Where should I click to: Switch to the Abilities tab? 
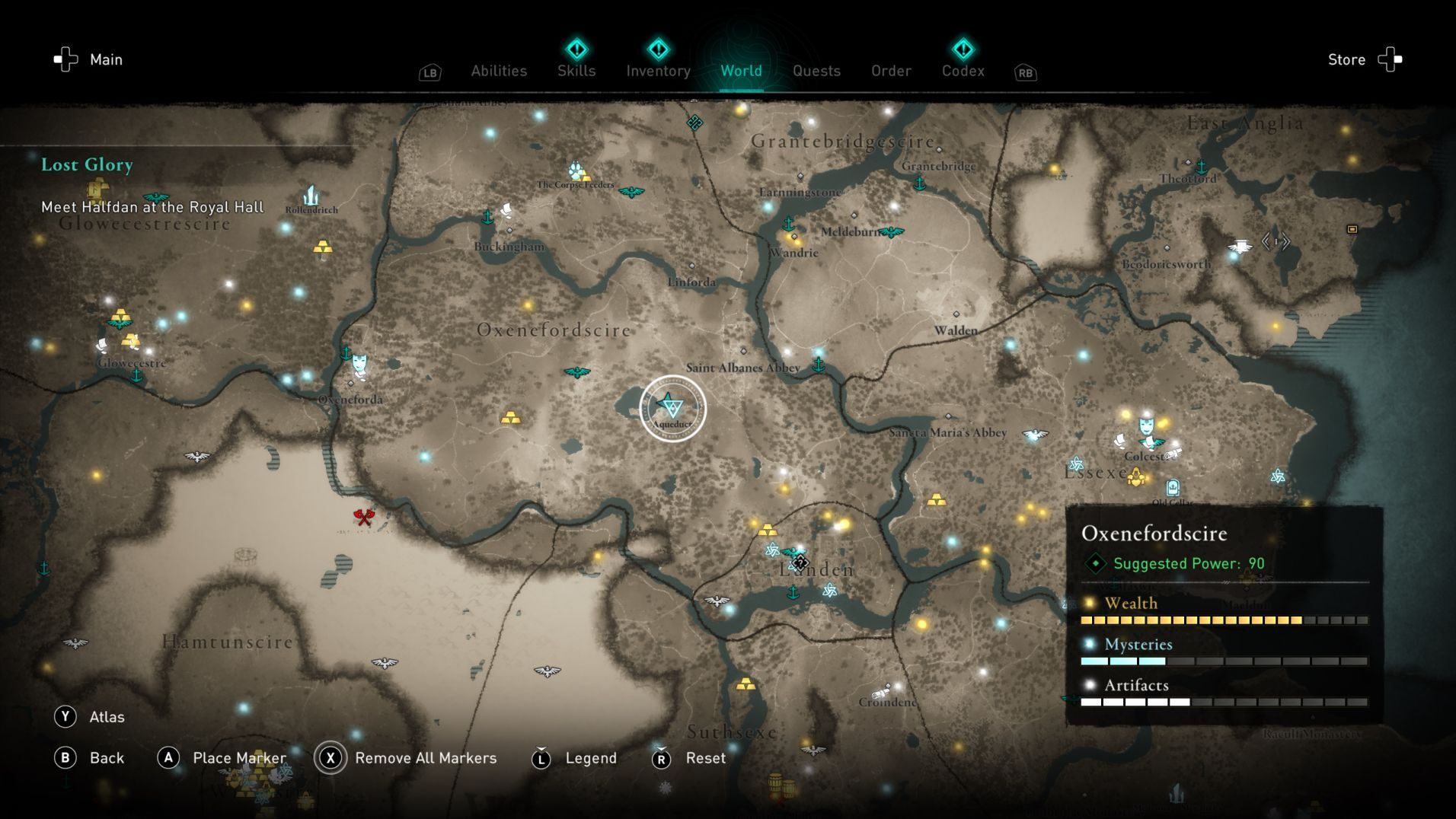[499, 71]
